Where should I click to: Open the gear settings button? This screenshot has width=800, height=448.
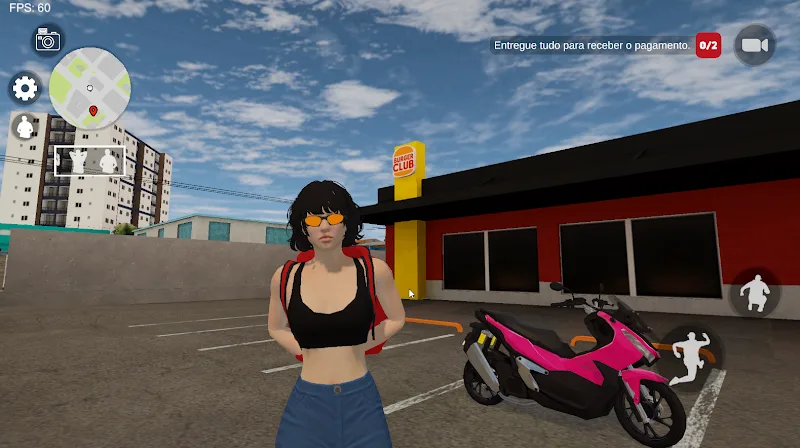coord(24,89)
